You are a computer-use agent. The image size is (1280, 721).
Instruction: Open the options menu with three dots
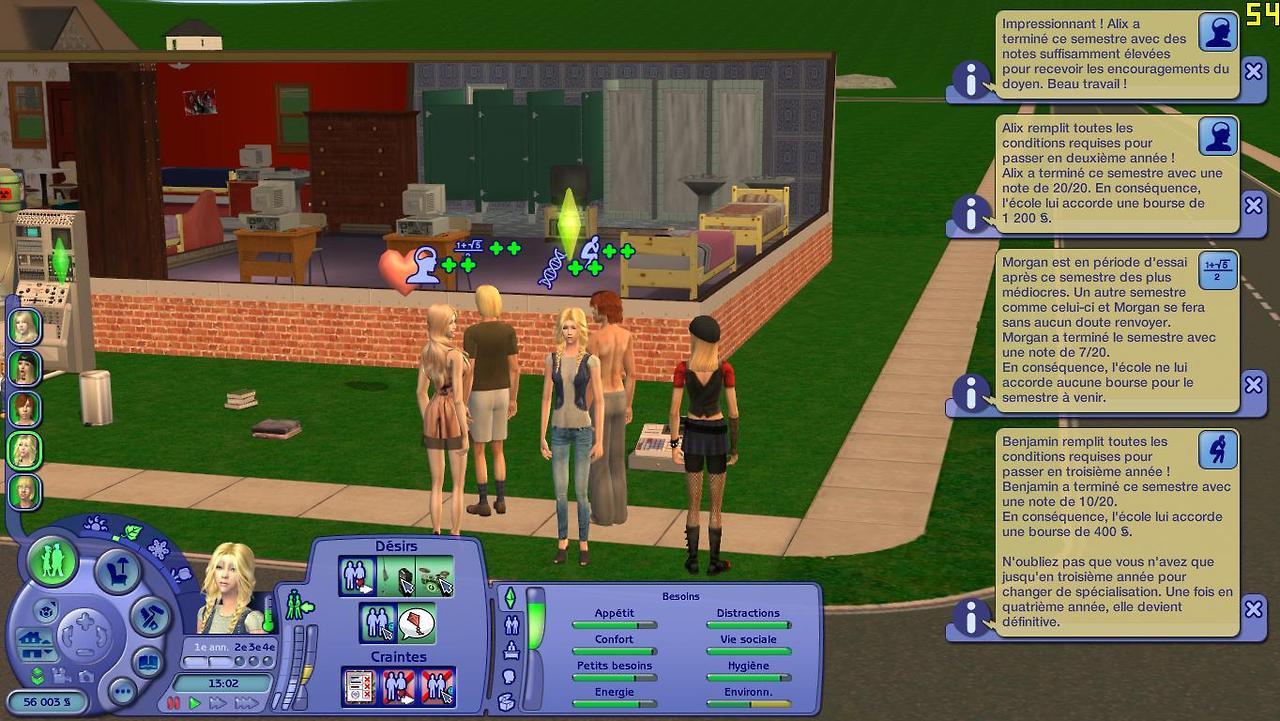pyautogui.click(x=122, y=691)
